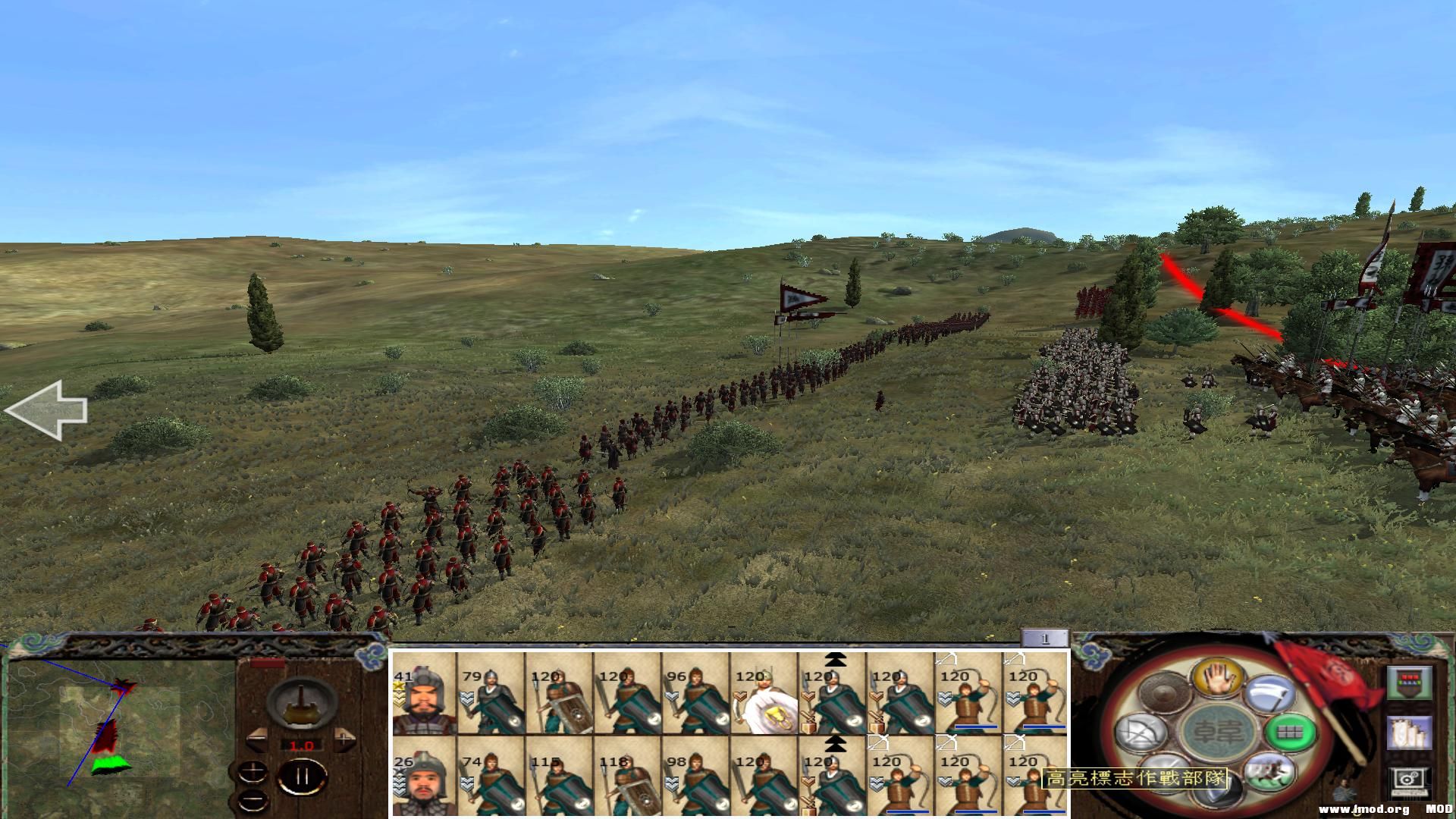Activate the special ability axe icon
Viewport: 1456px width, 819px height.
1271,692
